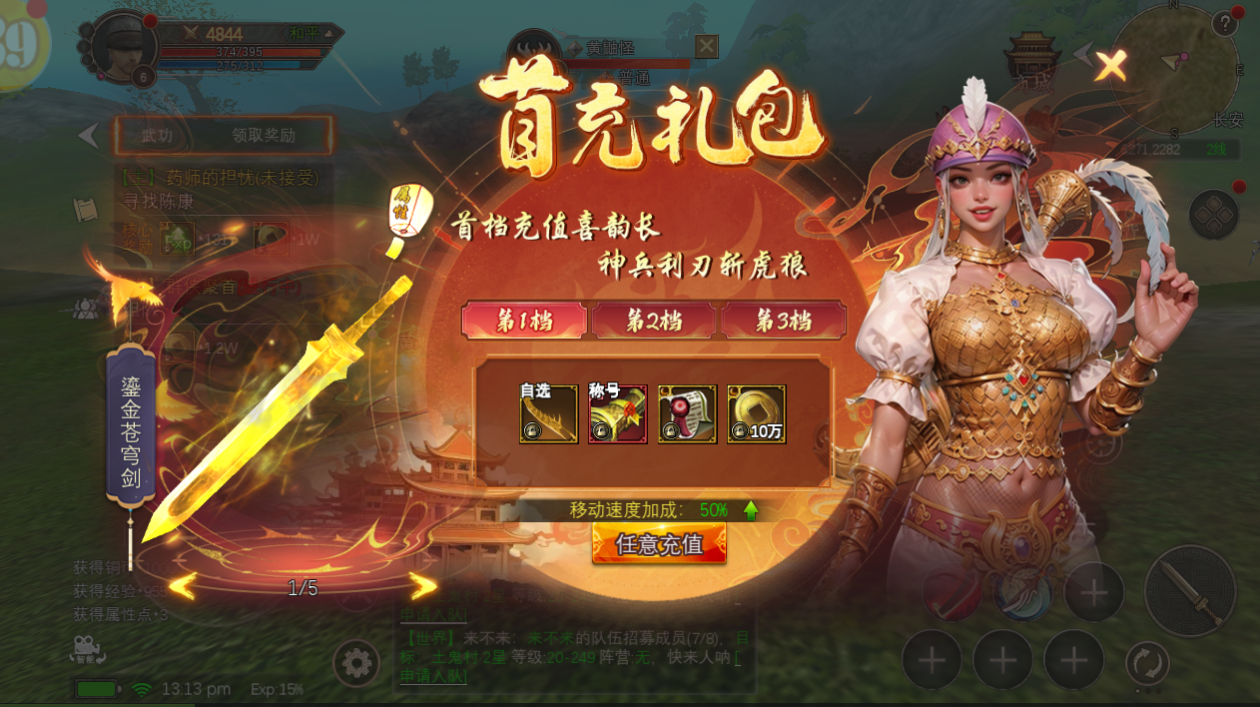
Task: Inspect the scroll reward item
Action: pos(687,413)
